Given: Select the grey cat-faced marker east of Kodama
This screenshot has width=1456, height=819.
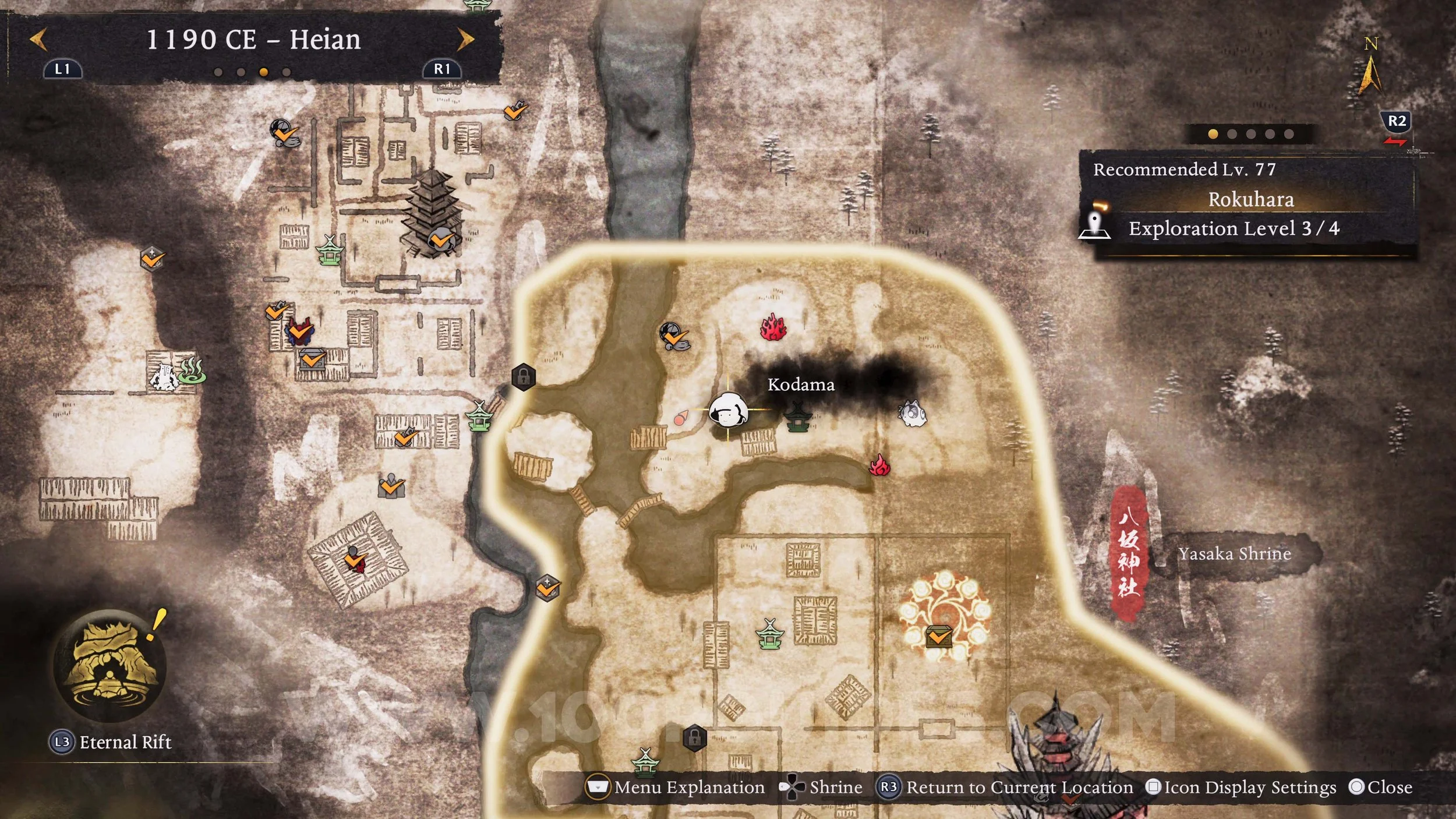Looking at the screenshot, I should (x=911, y=413).
